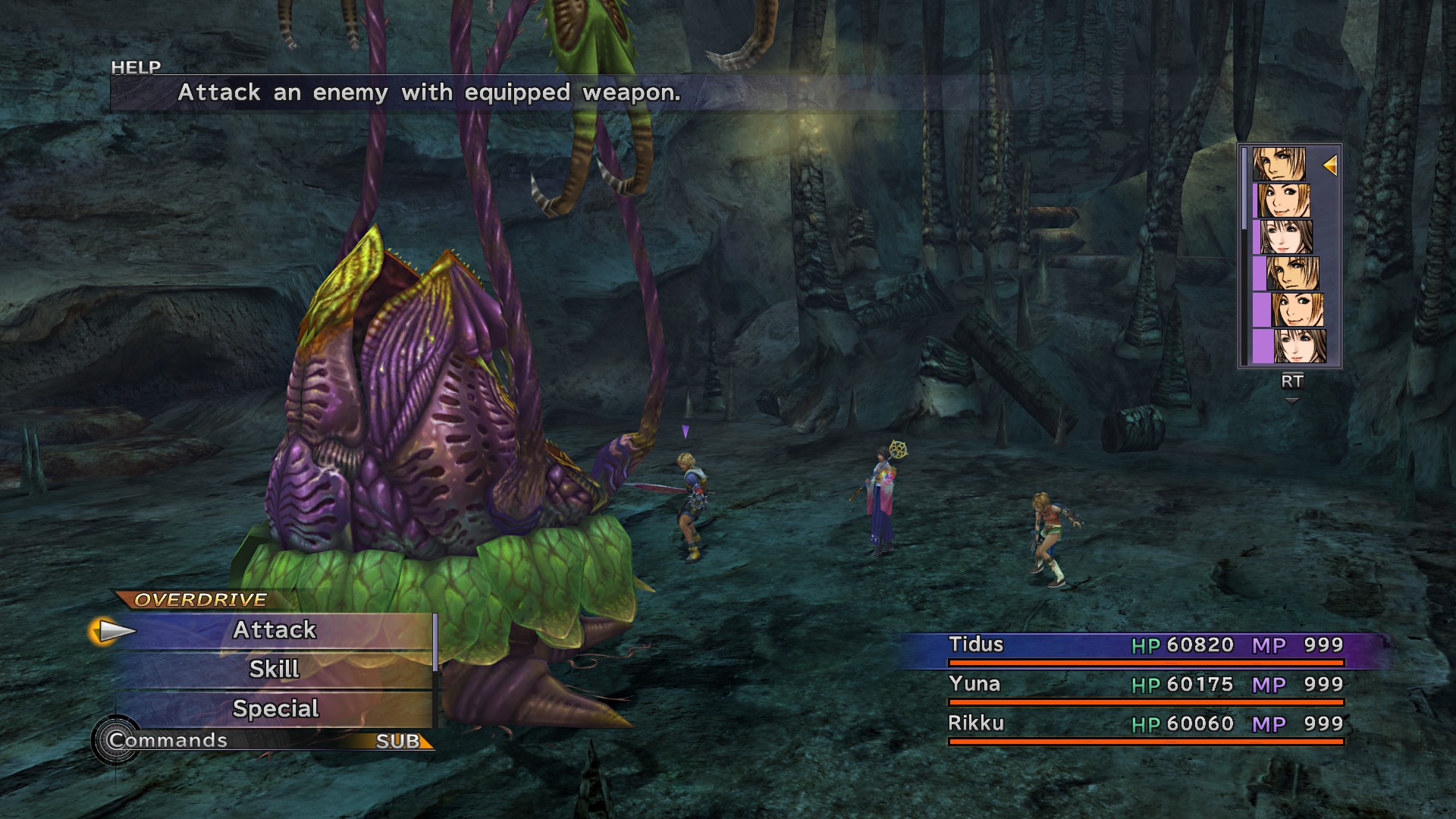Pick Yuna's row in the party list

(x=1145, y=686)
